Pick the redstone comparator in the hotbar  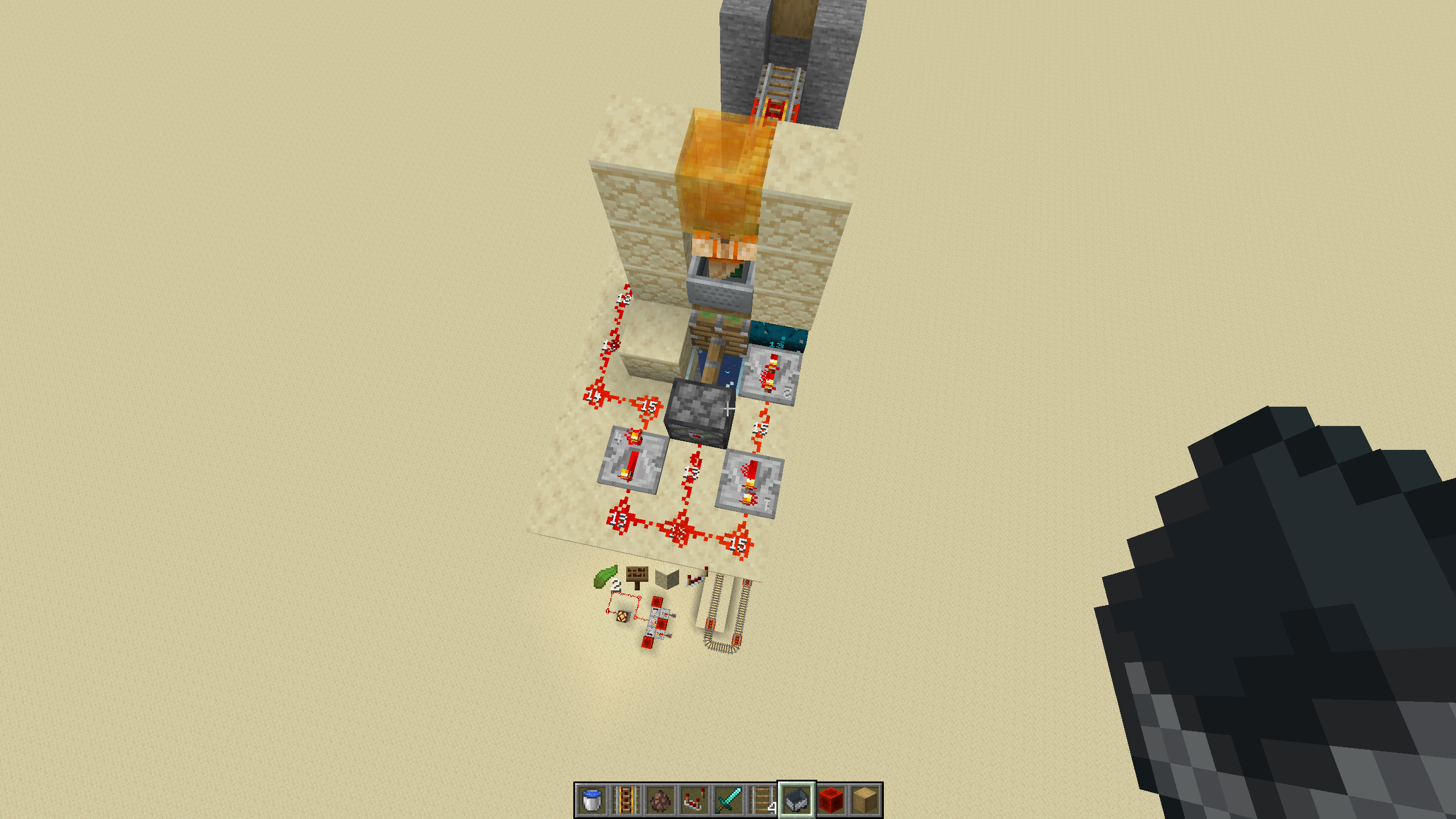(694, 800)
